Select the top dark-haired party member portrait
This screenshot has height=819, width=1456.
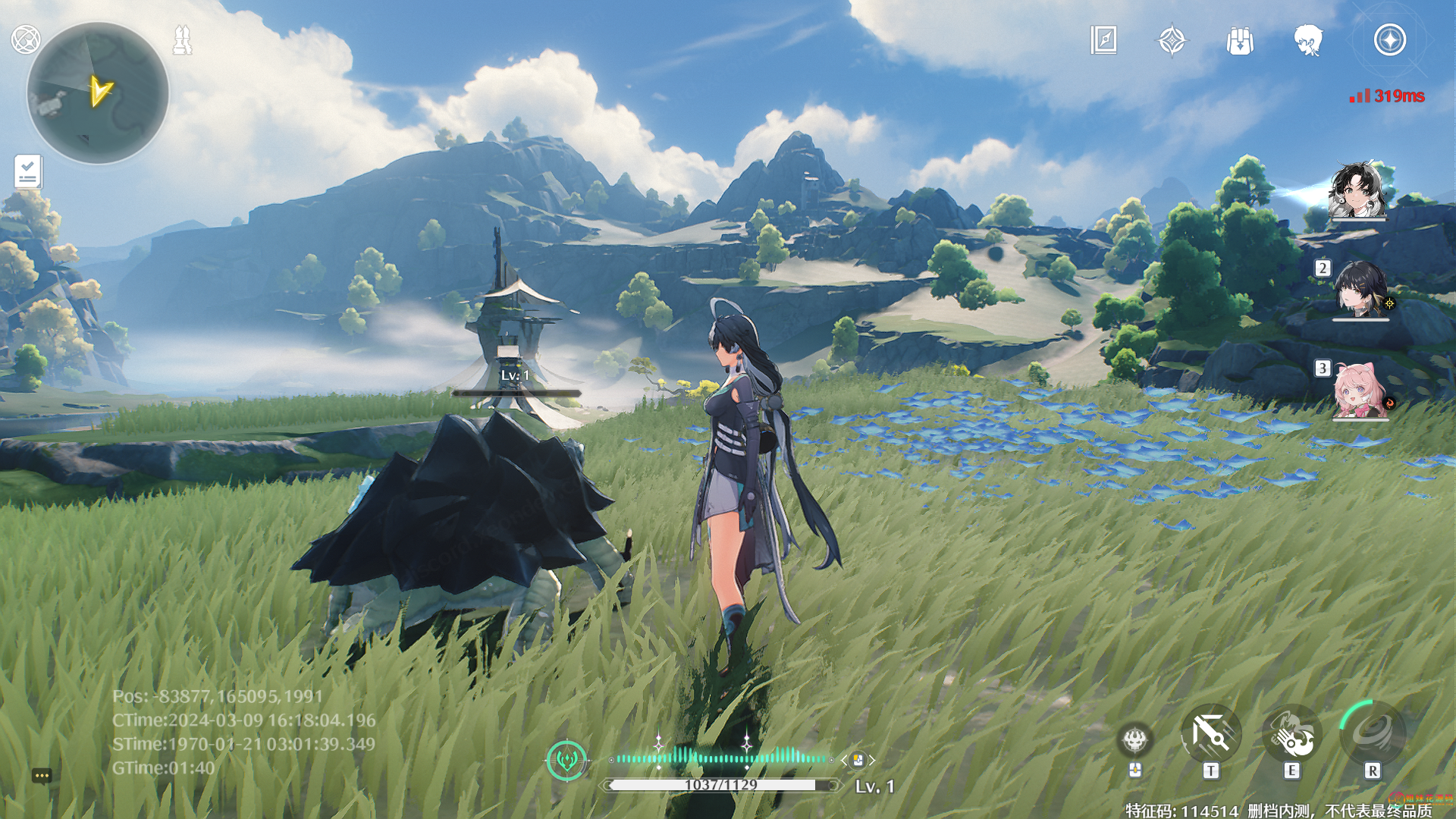coord(1357,190)
